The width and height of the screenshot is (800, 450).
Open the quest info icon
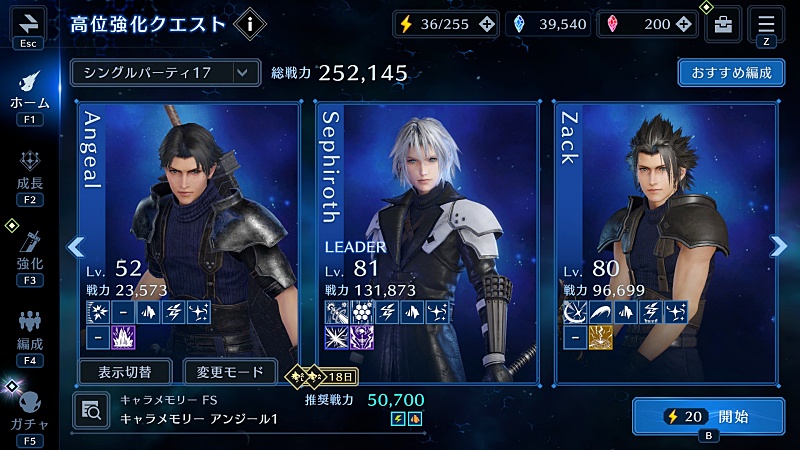[248, 25]
